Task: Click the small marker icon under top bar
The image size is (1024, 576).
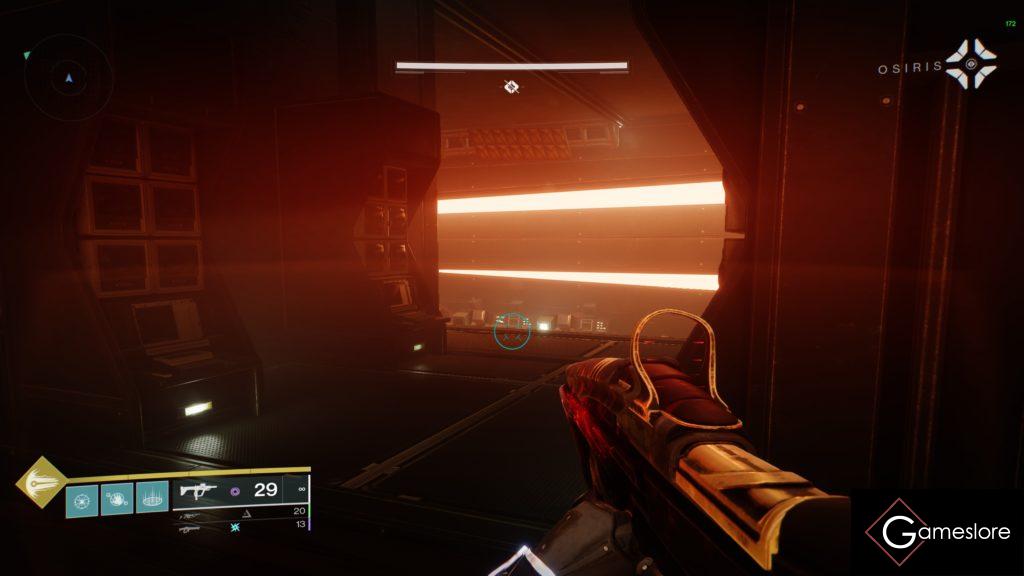Action: 511,87
